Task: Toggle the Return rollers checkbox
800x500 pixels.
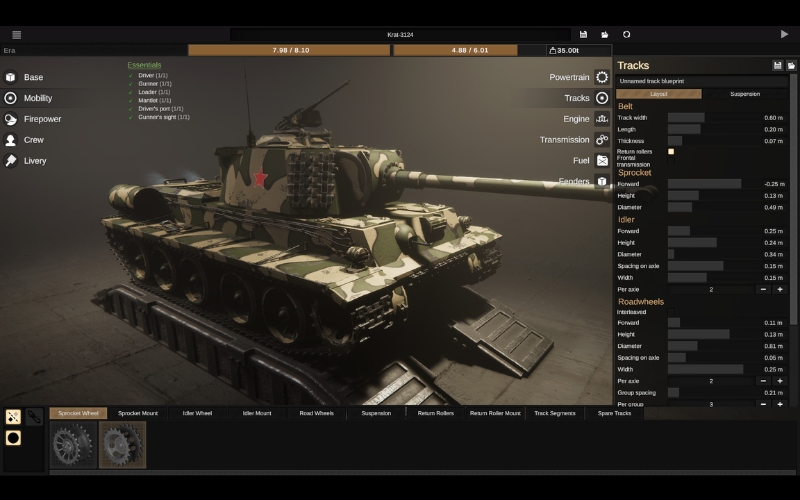Action: pyautogui.click(x=671, y=152)
